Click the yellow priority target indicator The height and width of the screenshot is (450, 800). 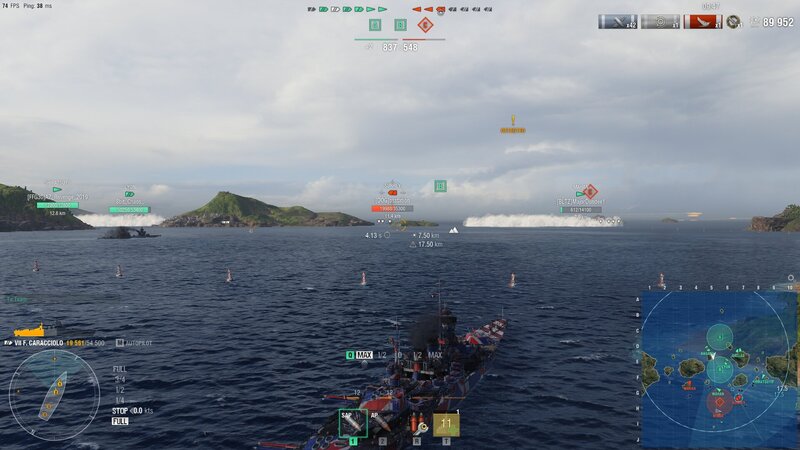[513, 124]
